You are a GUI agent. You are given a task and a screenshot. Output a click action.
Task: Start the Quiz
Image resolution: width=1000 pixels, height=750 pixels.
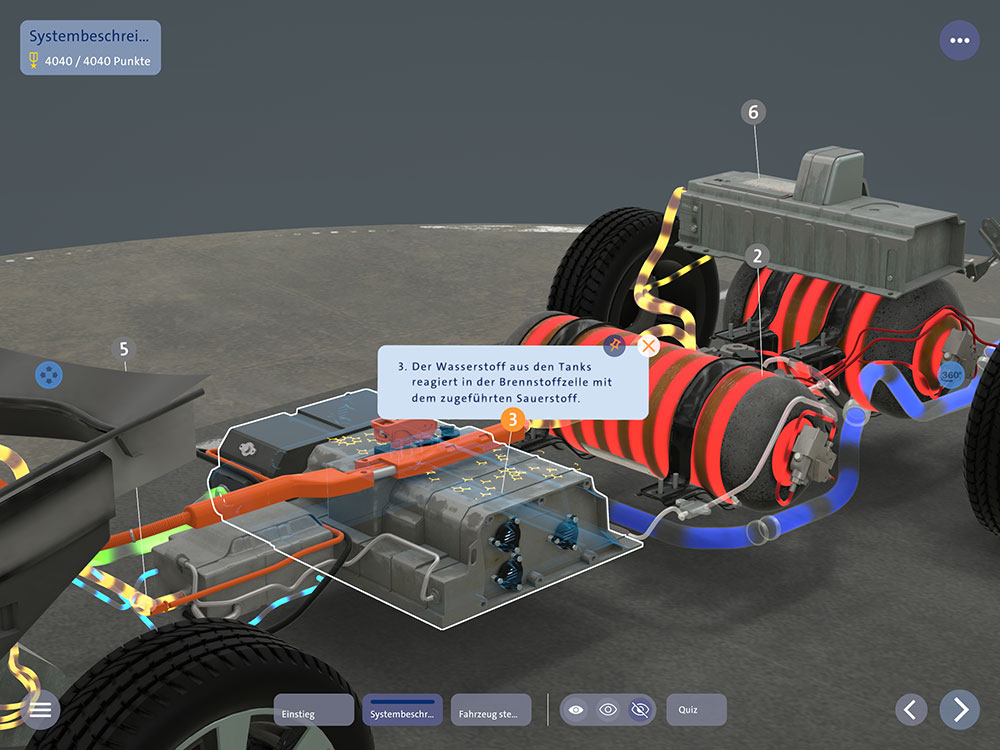696,710
